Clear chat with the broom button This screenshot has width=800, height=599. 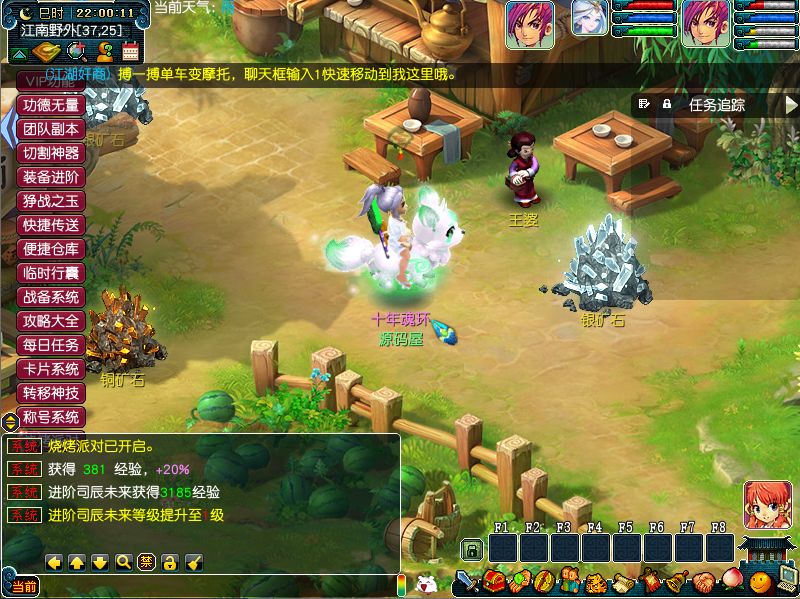[194, 562]
